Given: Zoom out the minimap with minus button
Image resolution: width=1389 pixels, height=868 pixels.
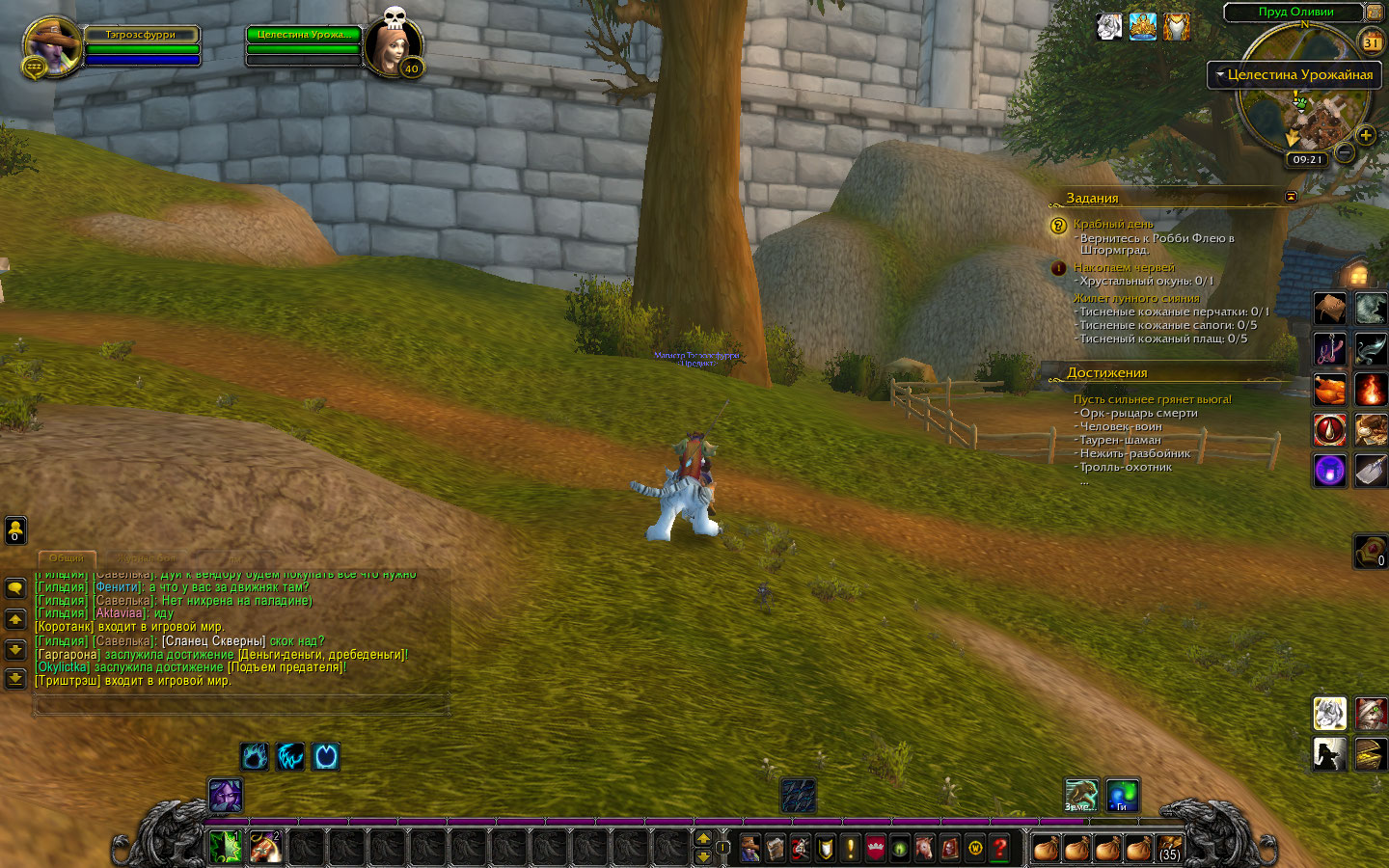Looking at the screenshot, I should (x=1344, y=151).
